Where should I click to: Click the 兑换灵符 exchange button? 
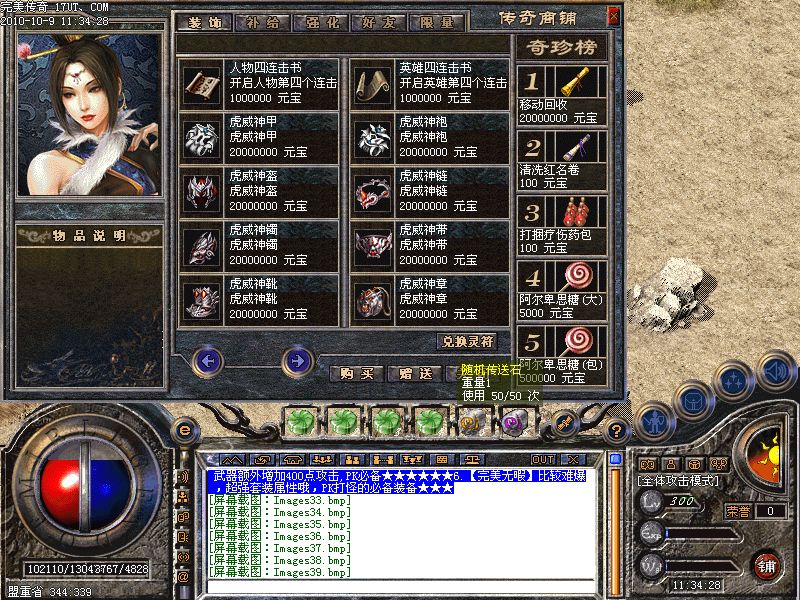[467, 341]
